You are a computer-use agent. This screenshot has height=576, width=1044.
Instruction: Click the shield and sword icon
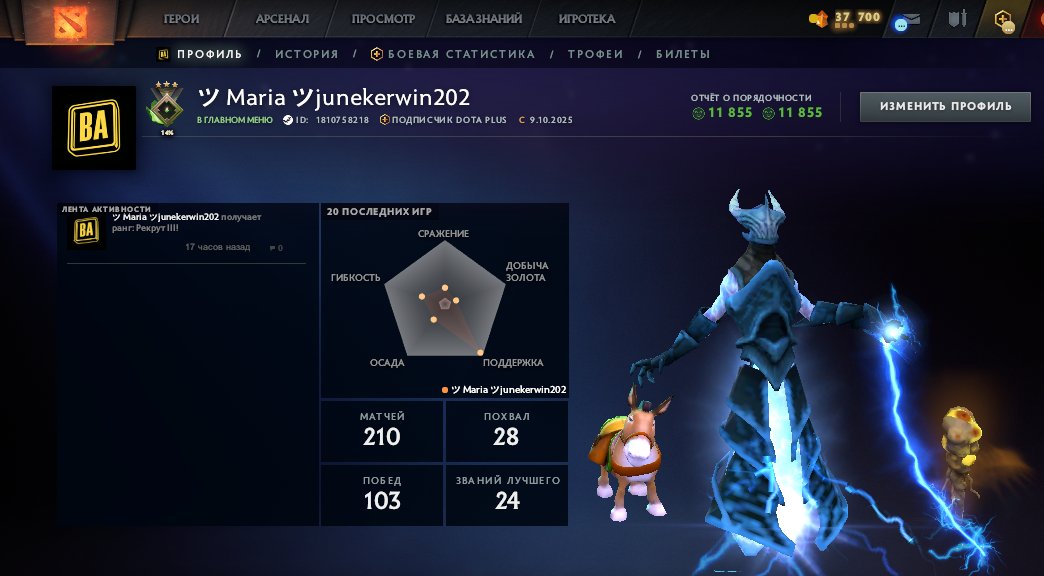pos(957,19)
